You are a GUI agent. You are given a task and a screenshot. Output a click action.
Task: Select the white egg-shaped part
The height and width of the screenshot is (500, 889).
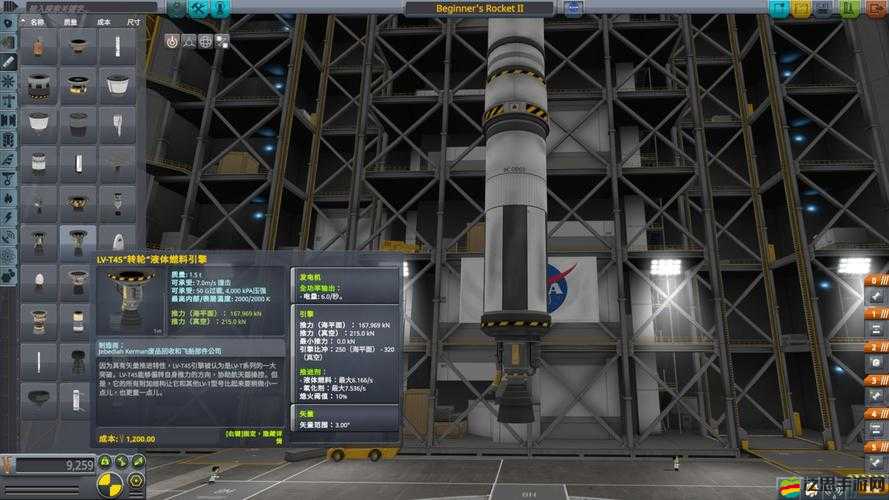tap(39, 281)
